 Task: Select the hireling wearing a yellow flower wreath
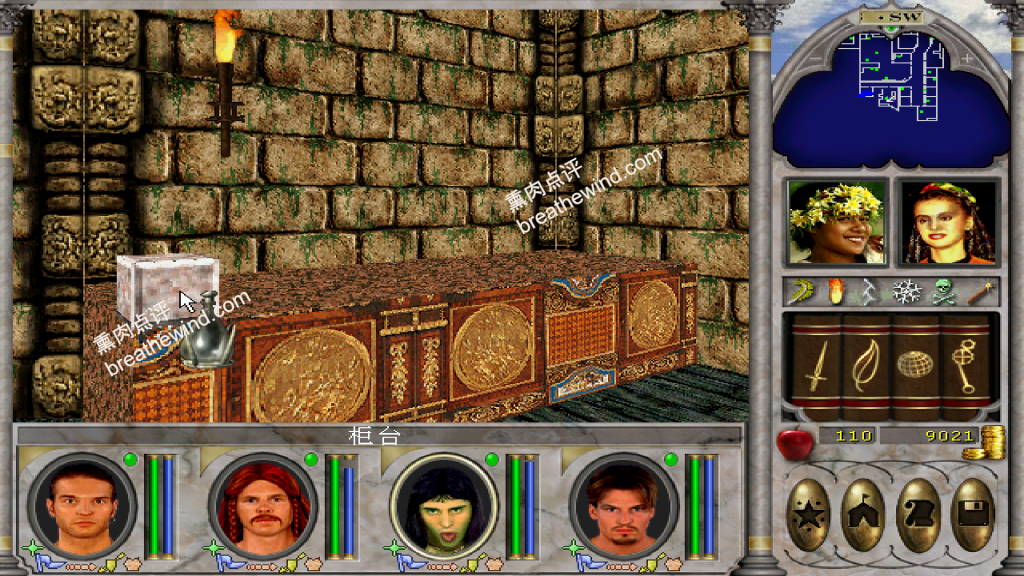[x=836, y=222]
